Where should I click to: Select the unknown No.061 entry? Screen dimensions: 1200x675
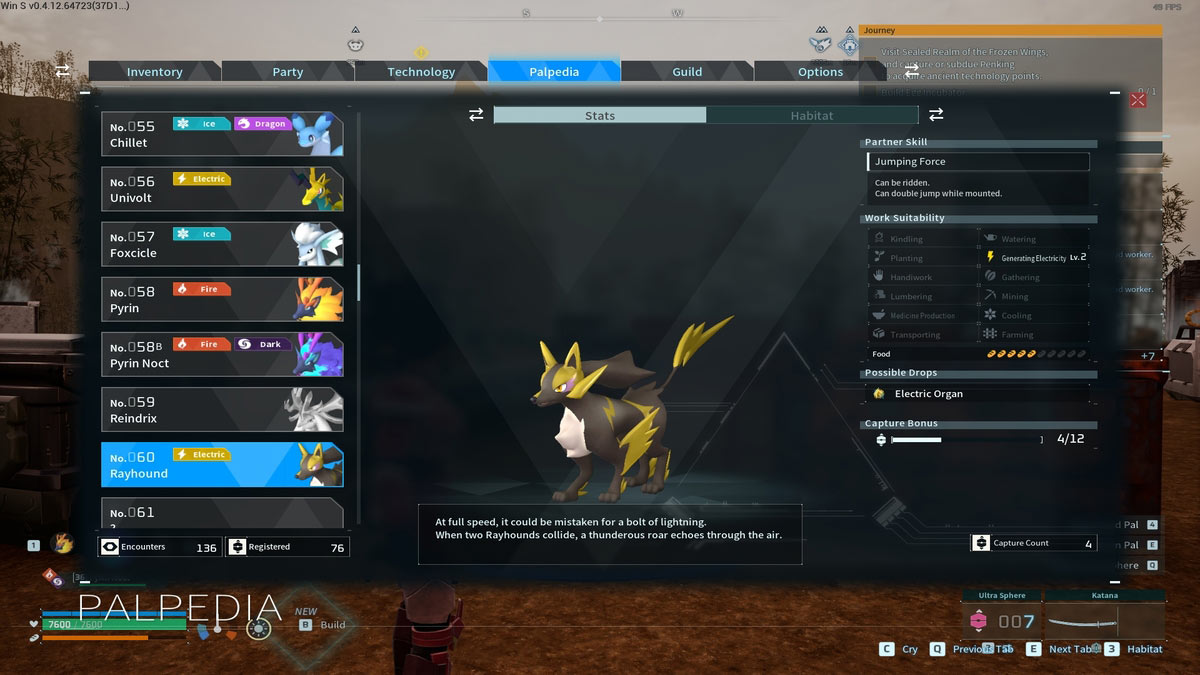222,513
